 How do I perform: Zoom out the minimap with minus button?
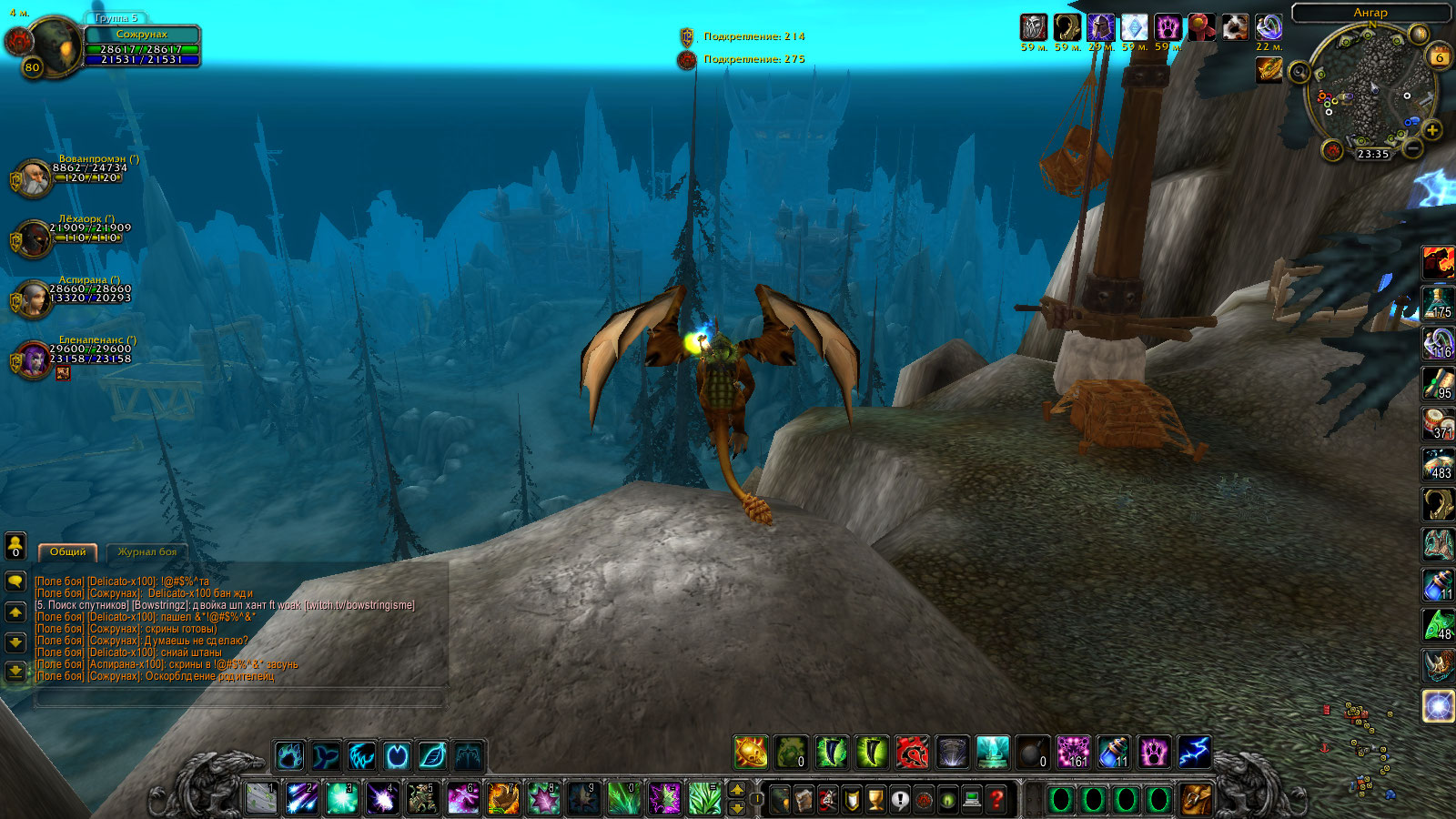click(1412, 147)
